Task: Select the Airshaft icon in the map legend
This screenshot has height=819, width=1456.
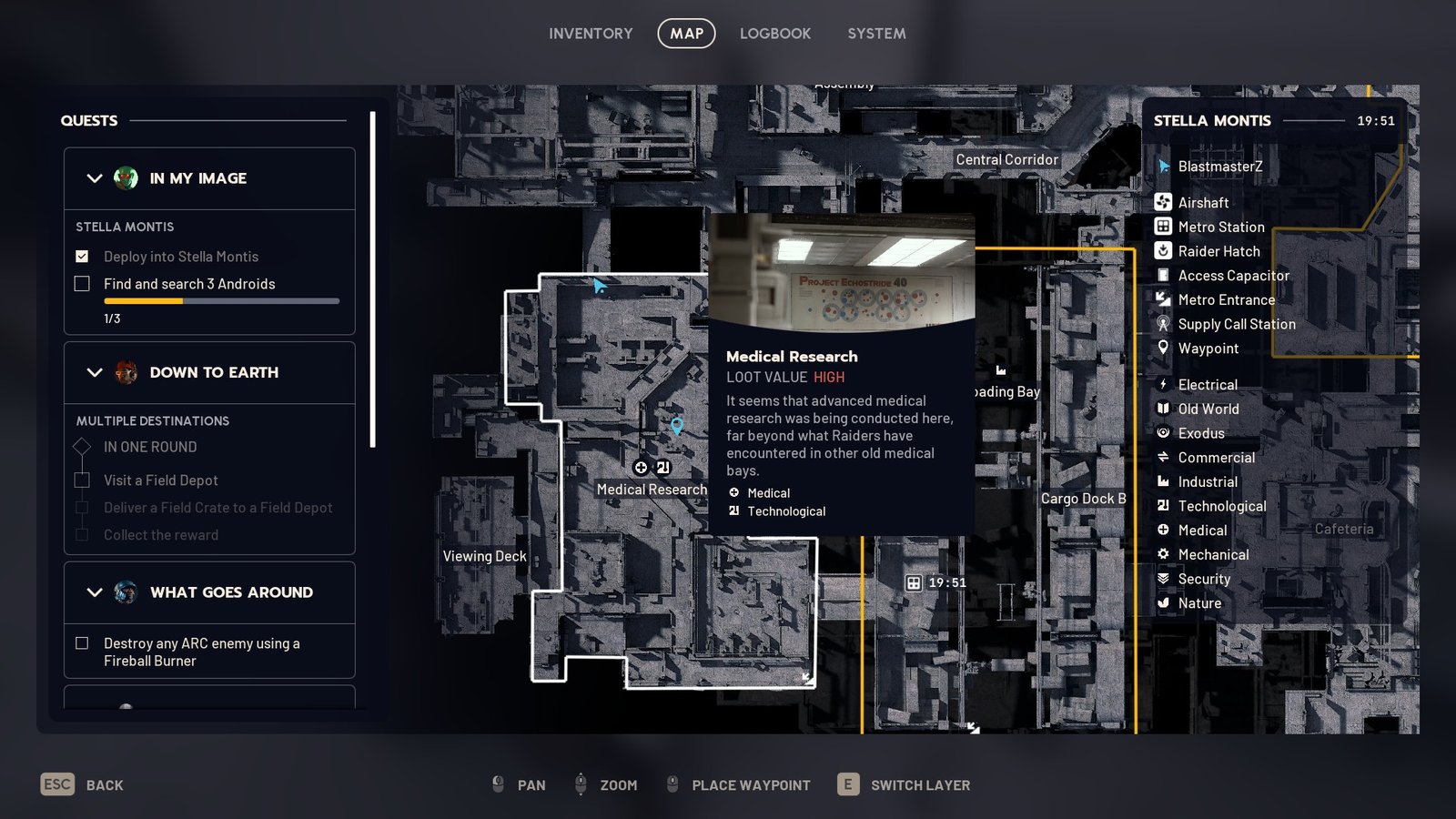Action: (x=1162, y=202)
